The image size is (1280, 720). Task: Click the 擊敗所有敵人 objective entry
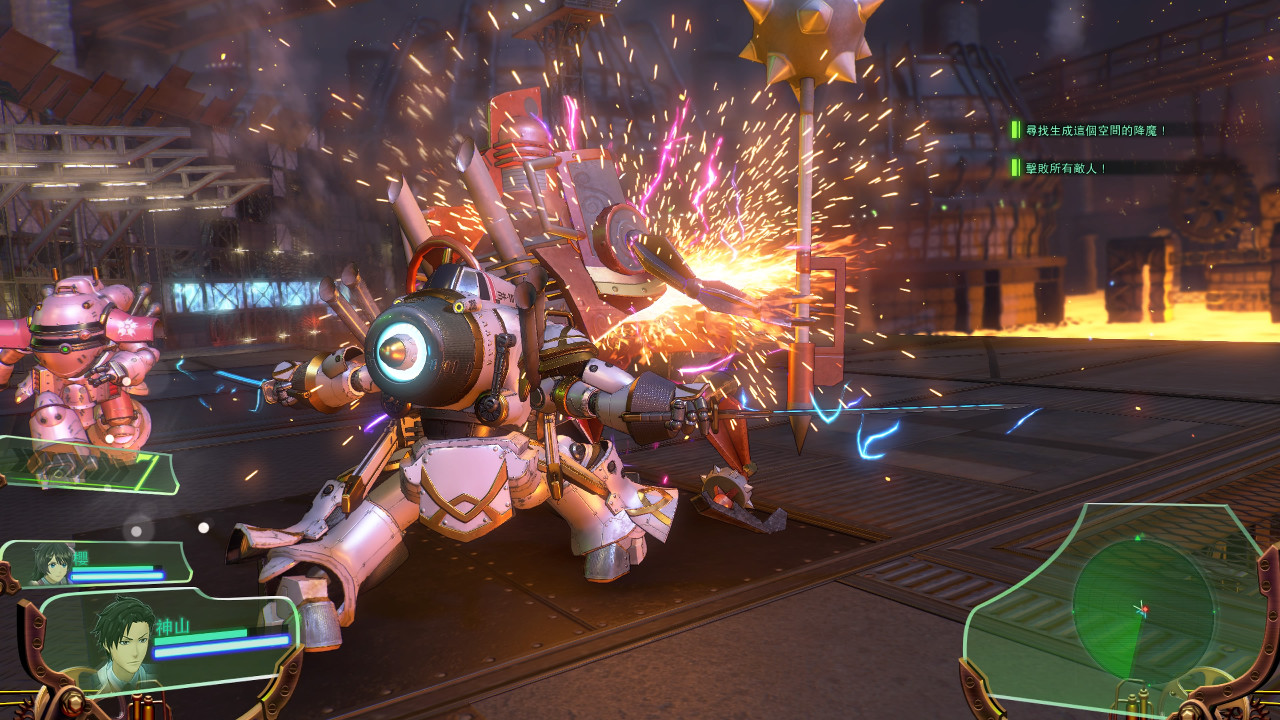pos(1065,168)
